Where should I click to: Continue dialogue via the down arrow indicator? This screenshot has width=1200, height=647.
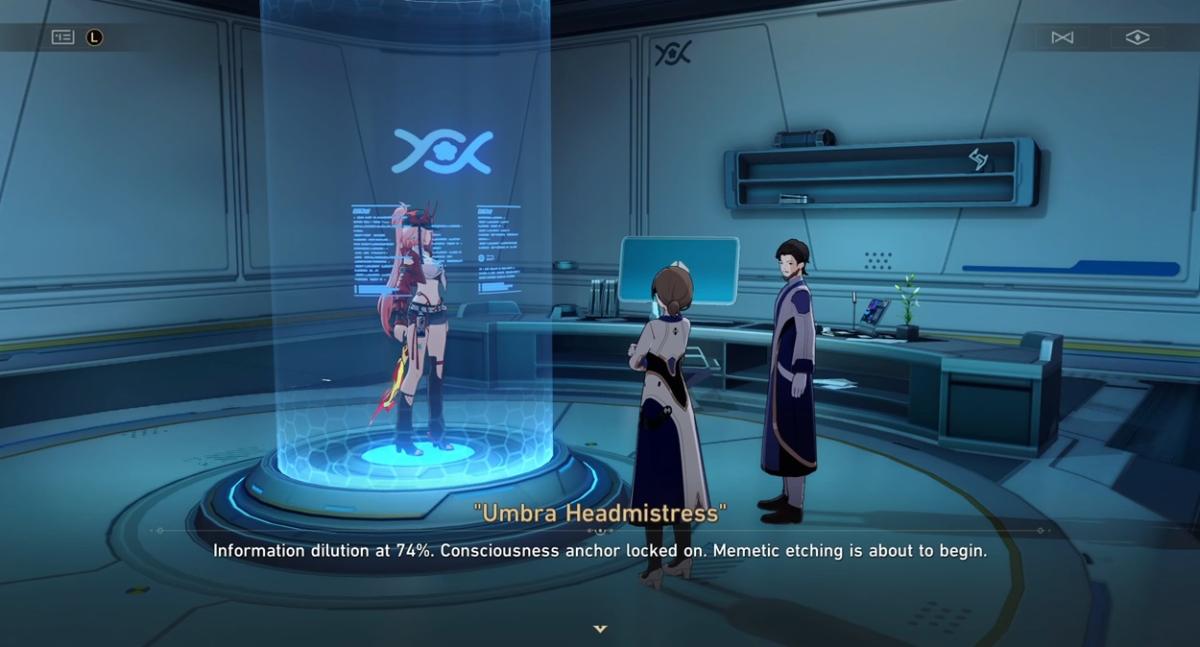[x=600, y=629]
